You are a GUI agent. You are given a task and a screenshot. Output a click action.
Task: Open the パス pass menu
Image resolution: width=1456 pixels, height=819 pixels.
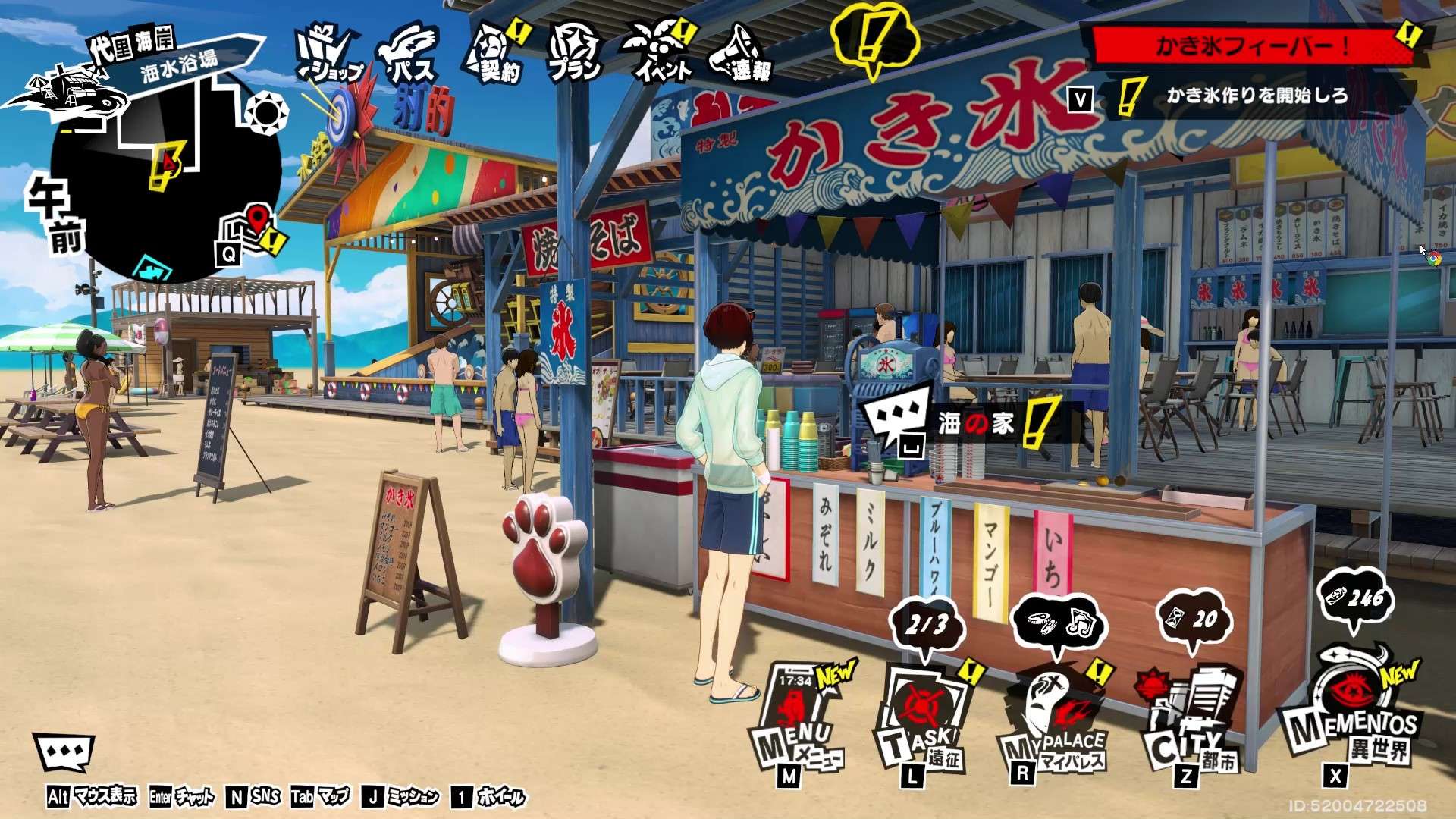pyautogui.click(x=410, y=56)
